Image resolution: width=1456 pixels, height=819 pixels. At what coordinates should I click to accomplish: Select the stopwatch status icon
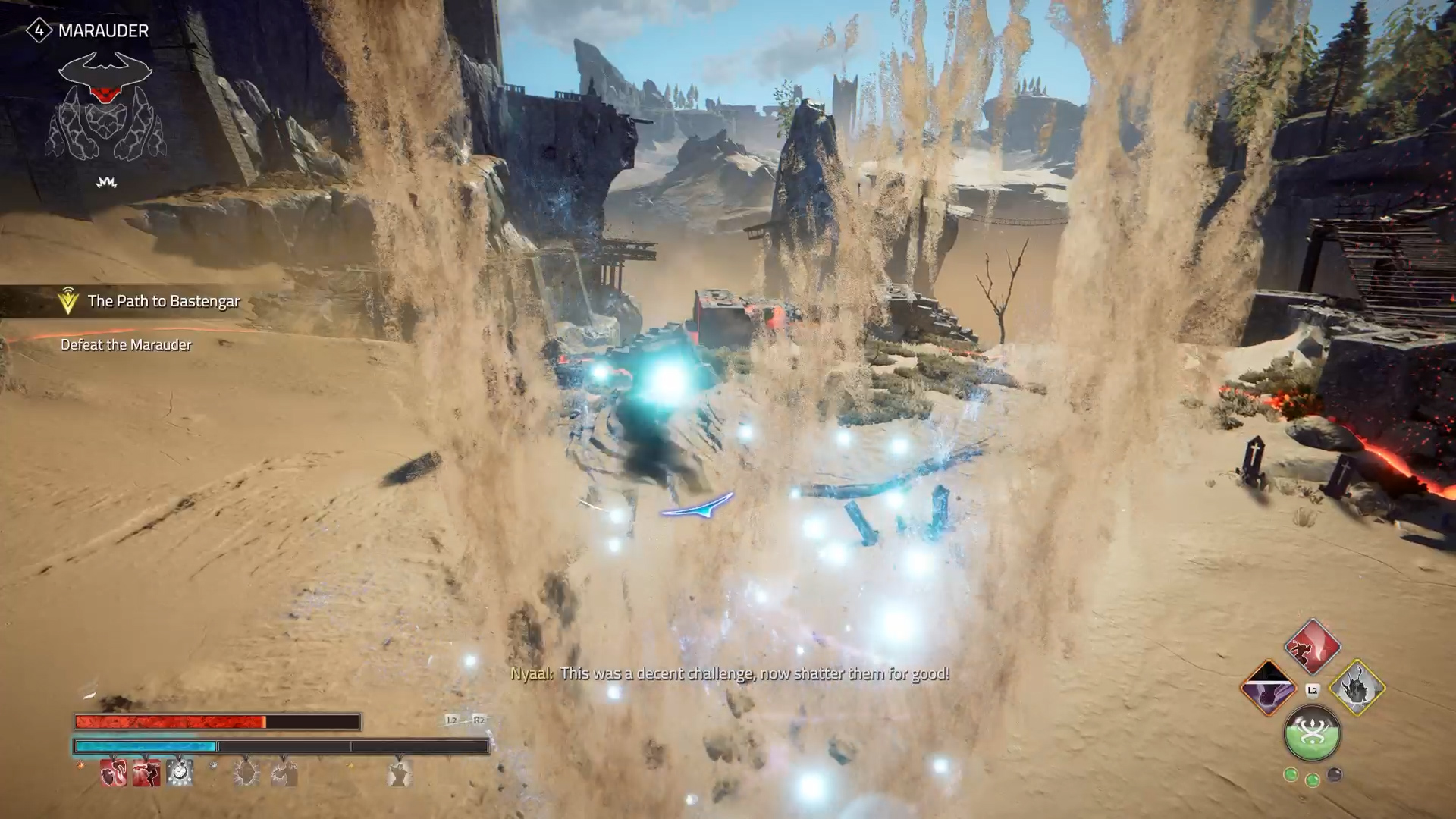point(180,773)
